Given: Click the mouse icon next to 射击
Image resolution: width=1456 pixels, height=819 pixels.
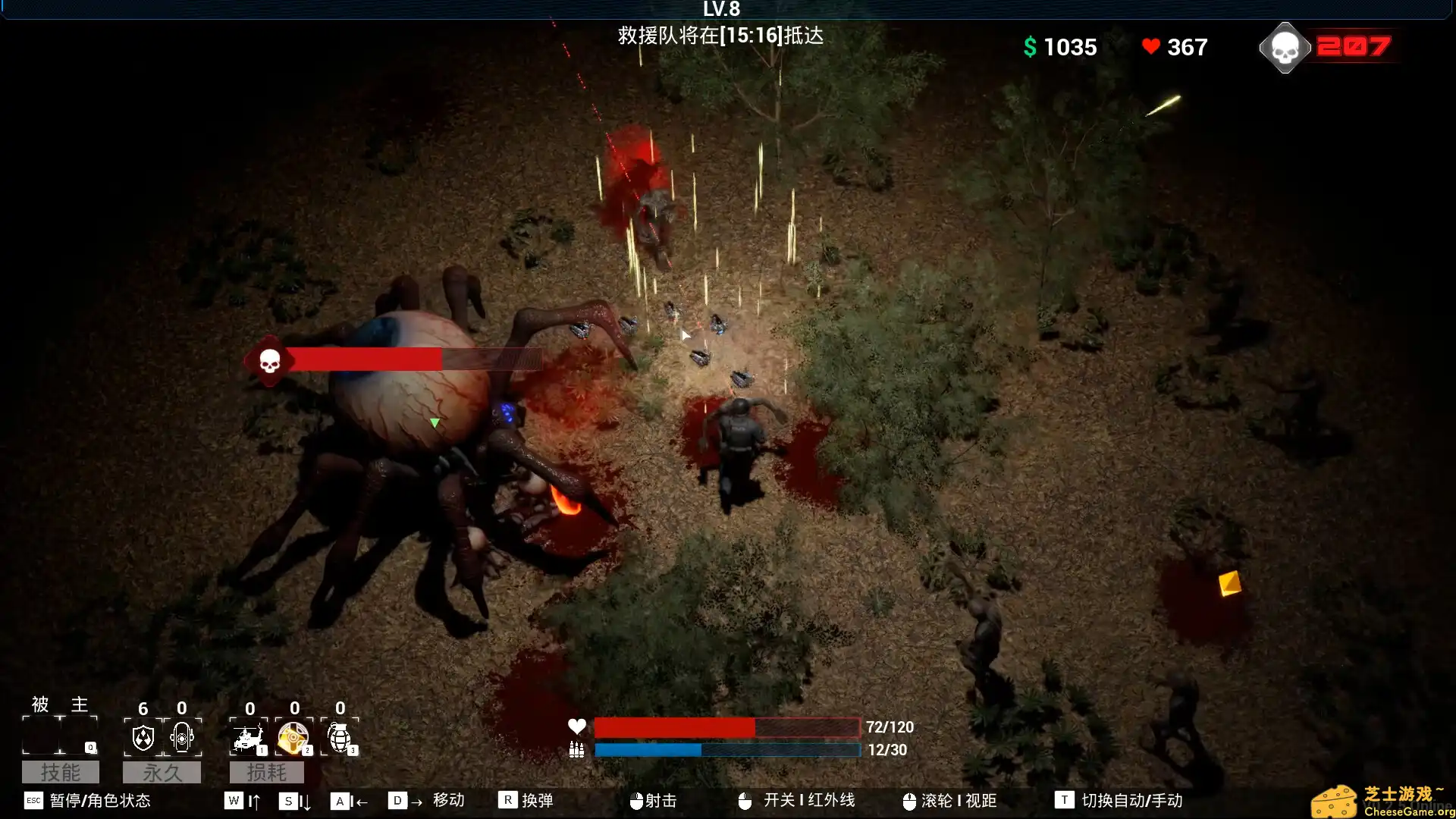Looking at the screenshot, I should [x=635, y=799].
